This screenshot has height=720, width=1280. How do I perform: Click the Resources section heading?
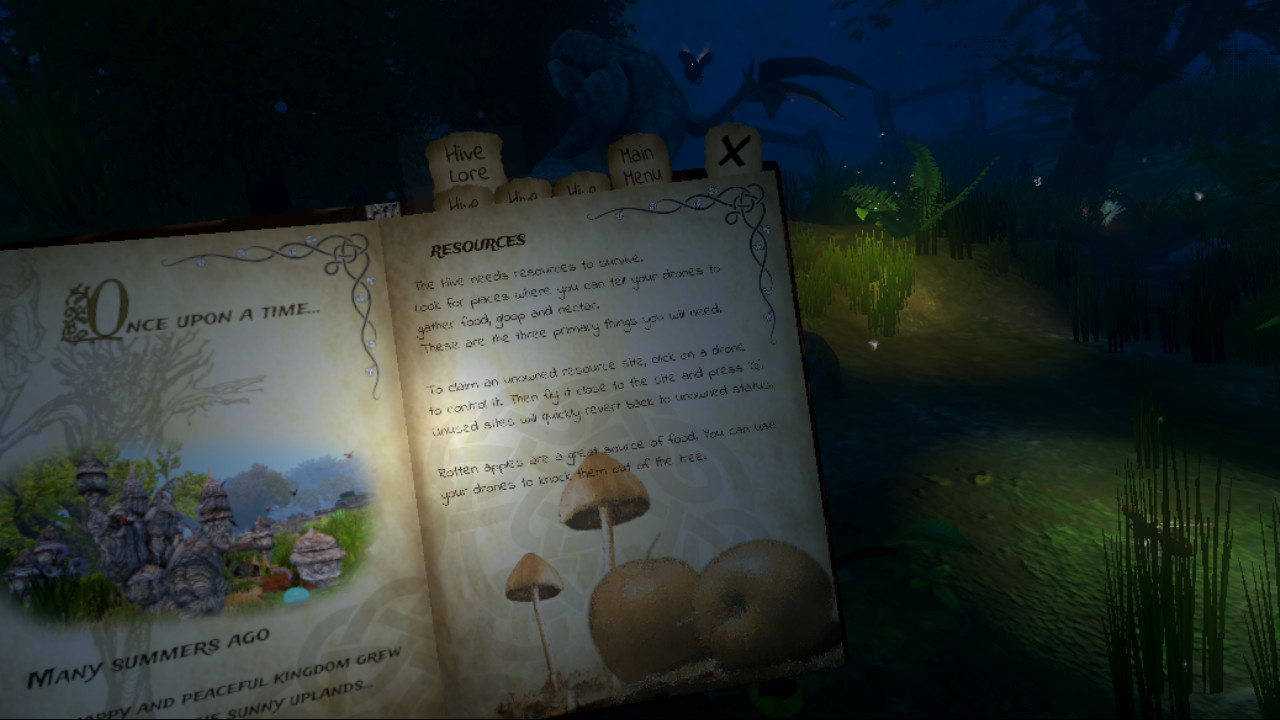coord(478,241)
